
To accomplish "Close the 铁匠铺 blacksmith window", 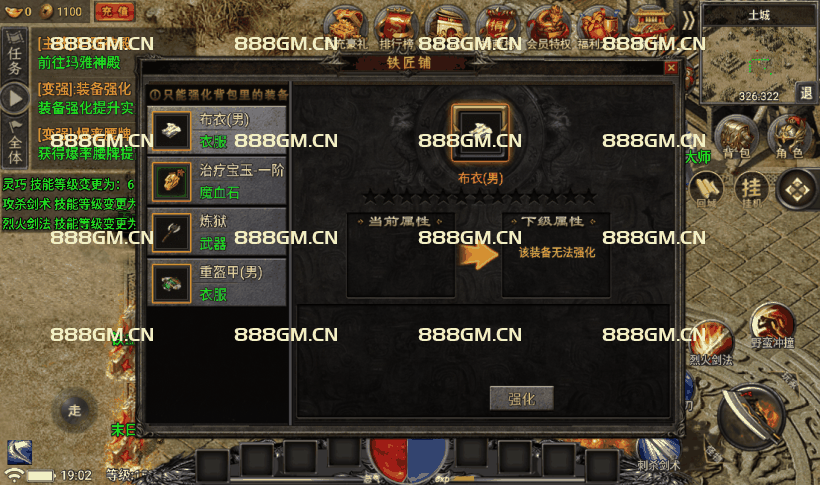I will [x=672, y=67].
